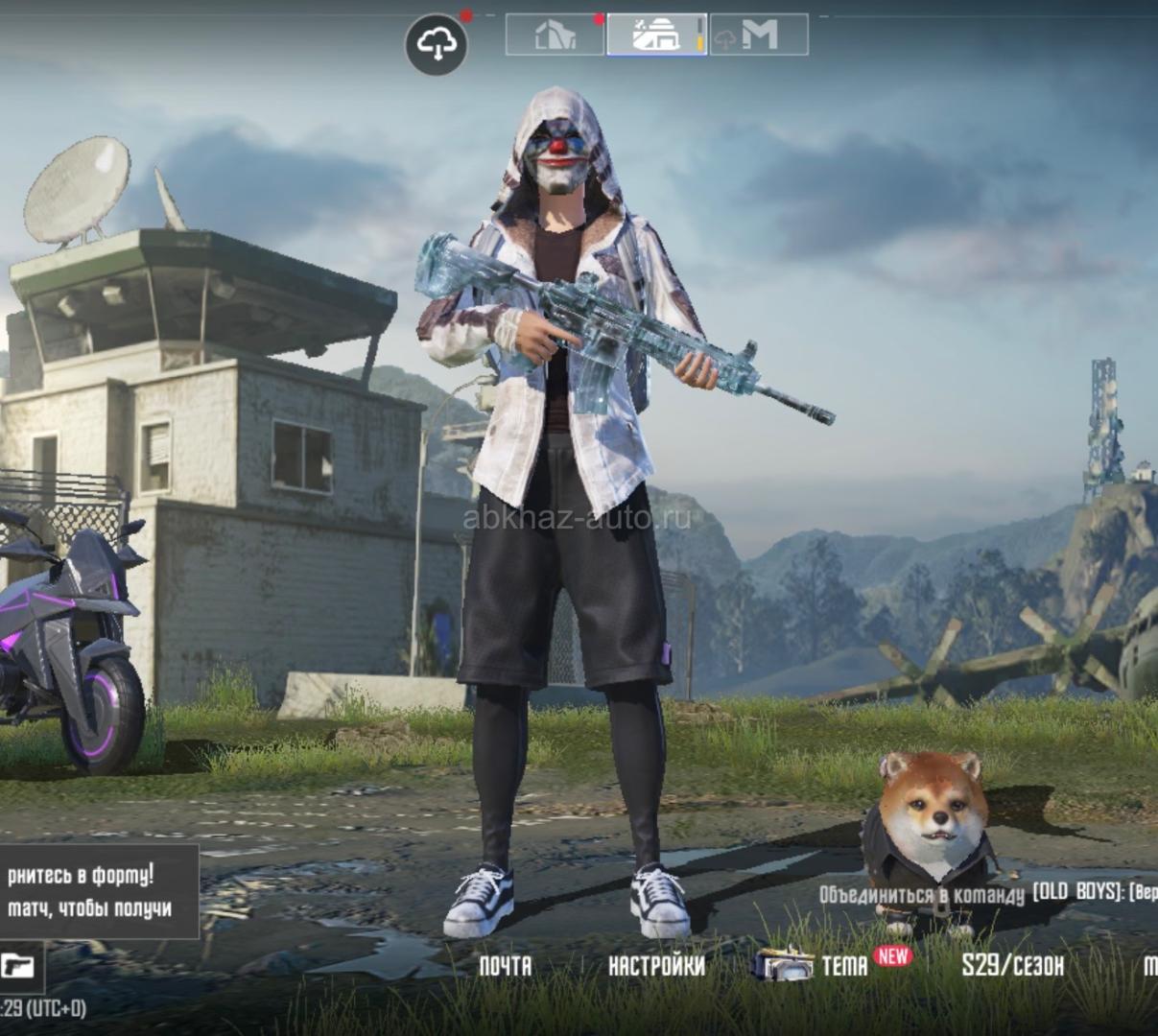1158x1036 pixels.
Task: Open the M-logo tab with cloud icon
Action: [758, 35]
